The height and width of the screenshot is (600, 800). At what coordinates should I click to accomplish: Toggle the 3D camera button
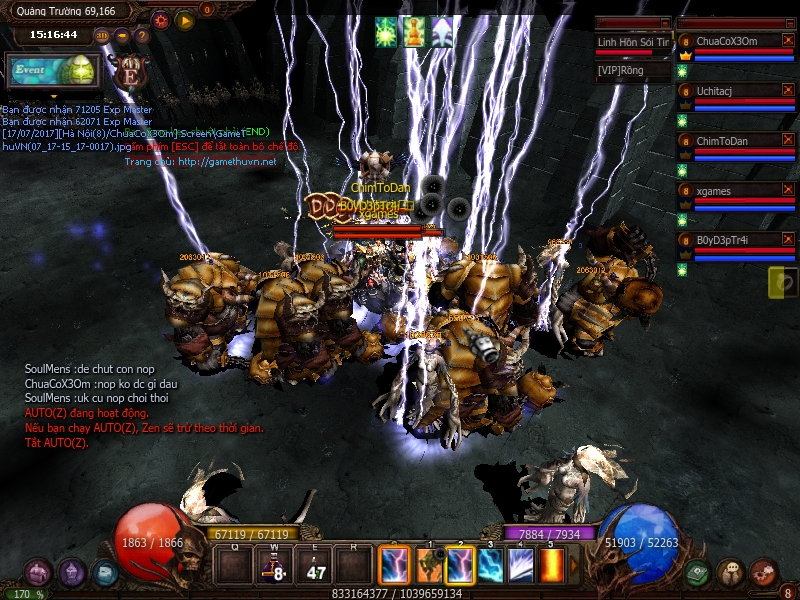[102, 36]
